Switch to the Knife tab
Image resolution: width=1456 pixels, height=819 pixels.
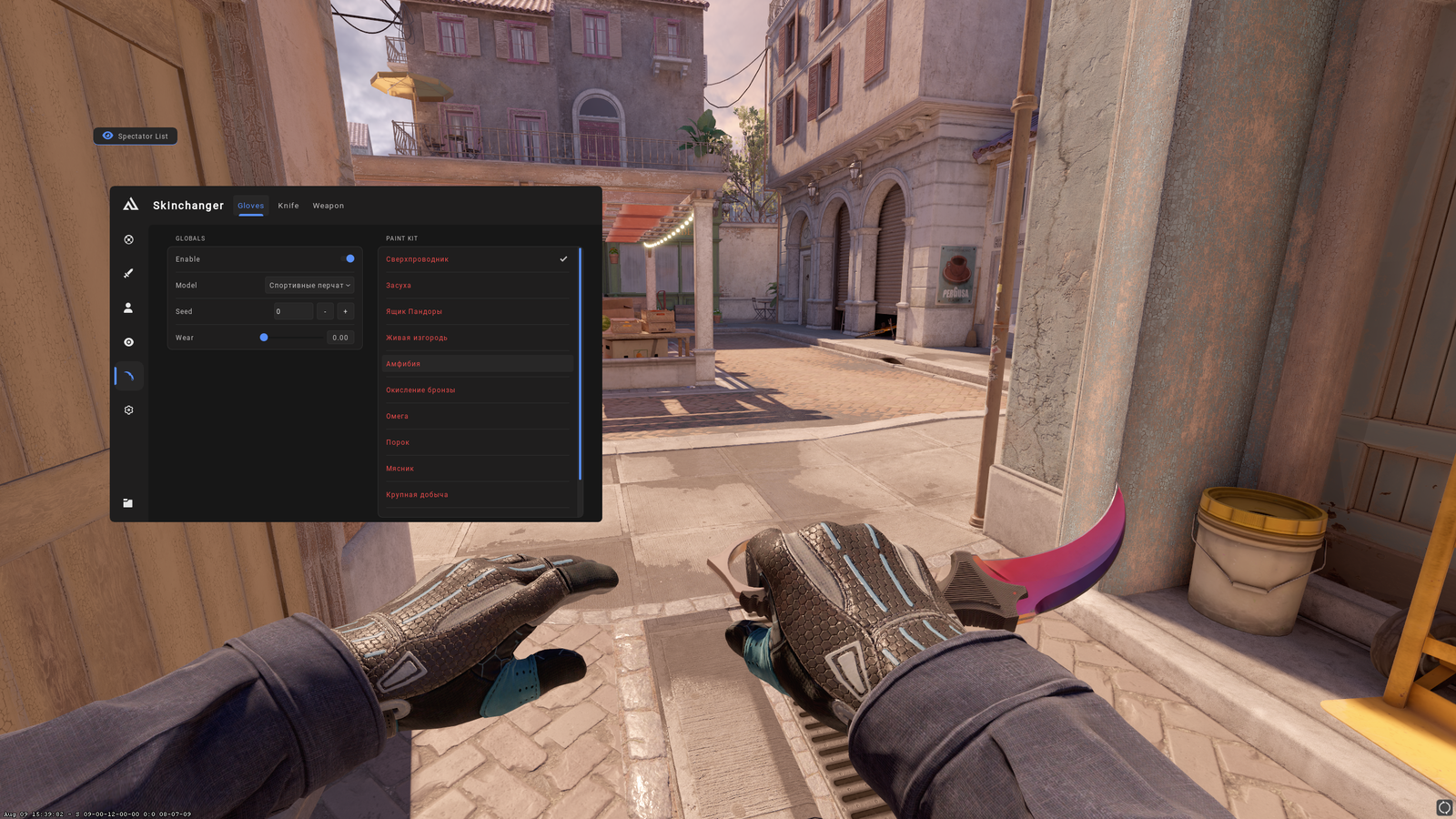(x=288, y=206)
